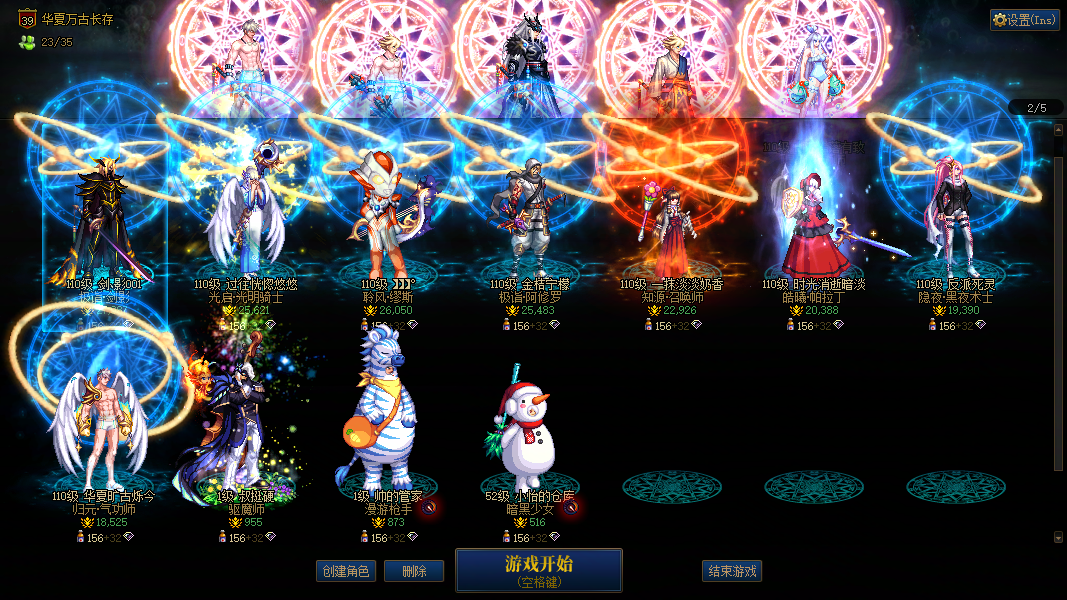Image resolution: width=1067 pixels, height=600 pixels.
Task: Open the 创建角色 create character screen
Action: 345,571
